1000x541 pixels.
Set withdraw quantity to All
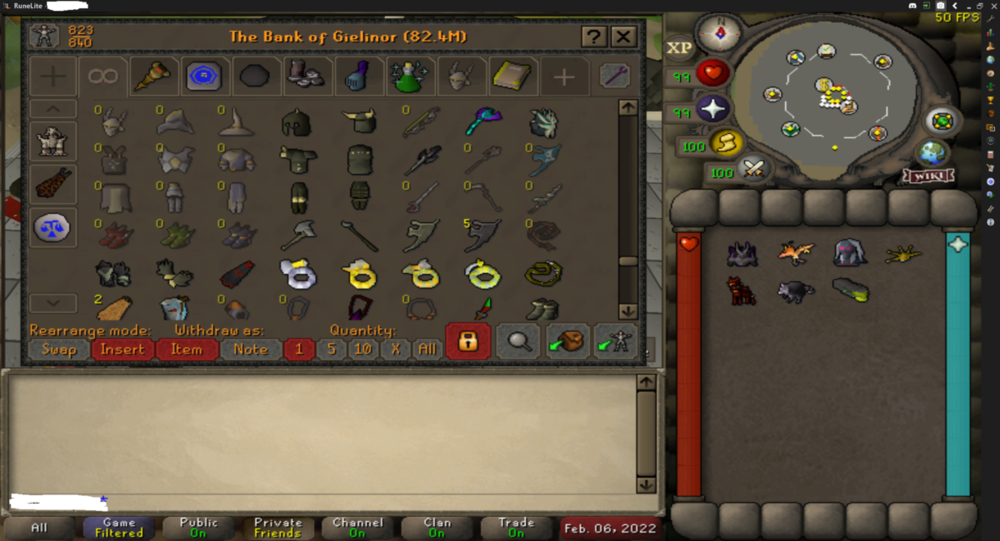point(427,349)
